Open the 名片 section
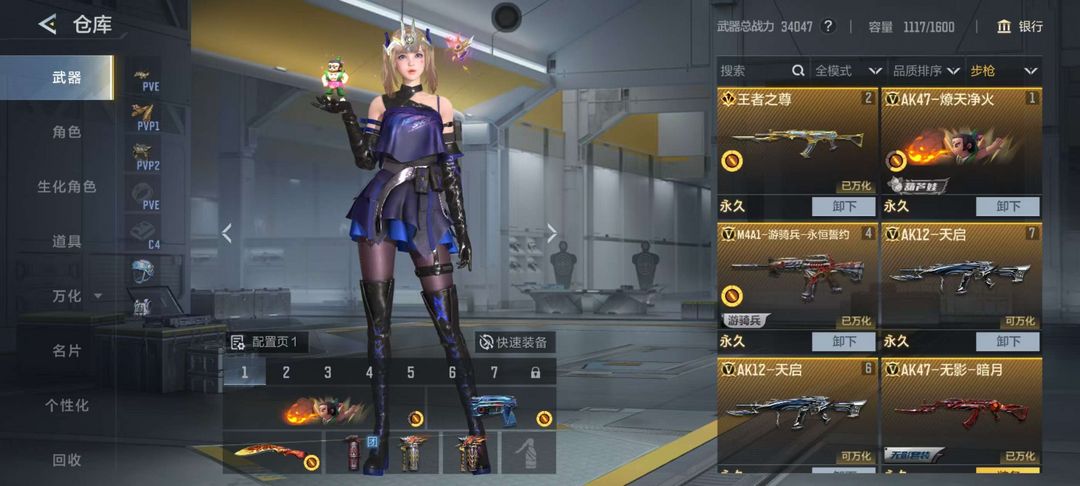Screen dimensions: 1080x486 point(67,351)
